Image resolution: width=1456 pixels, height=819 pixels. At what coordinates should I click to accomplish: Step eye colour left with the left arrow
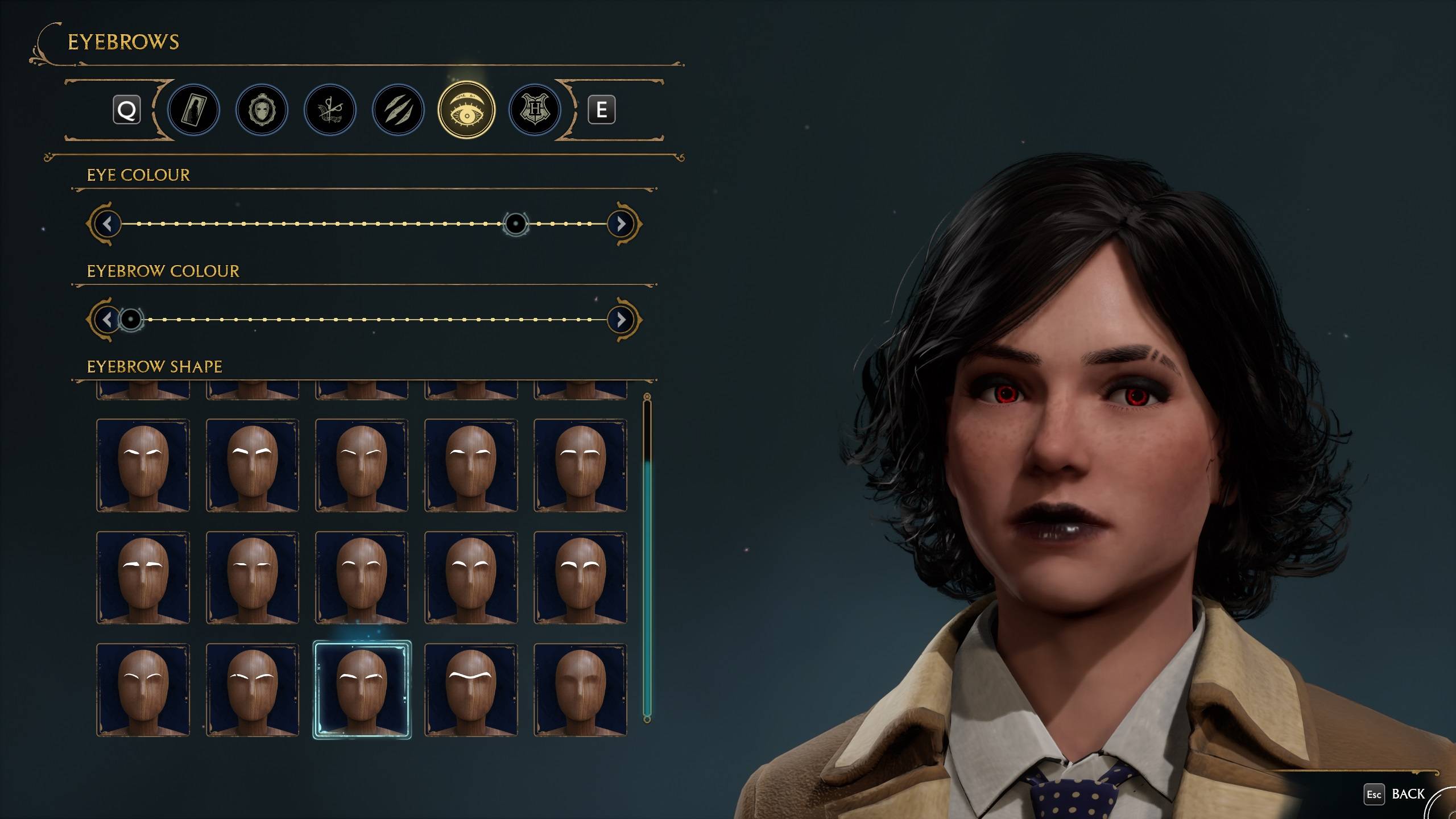pyautogui.click(x=108, y=224)
